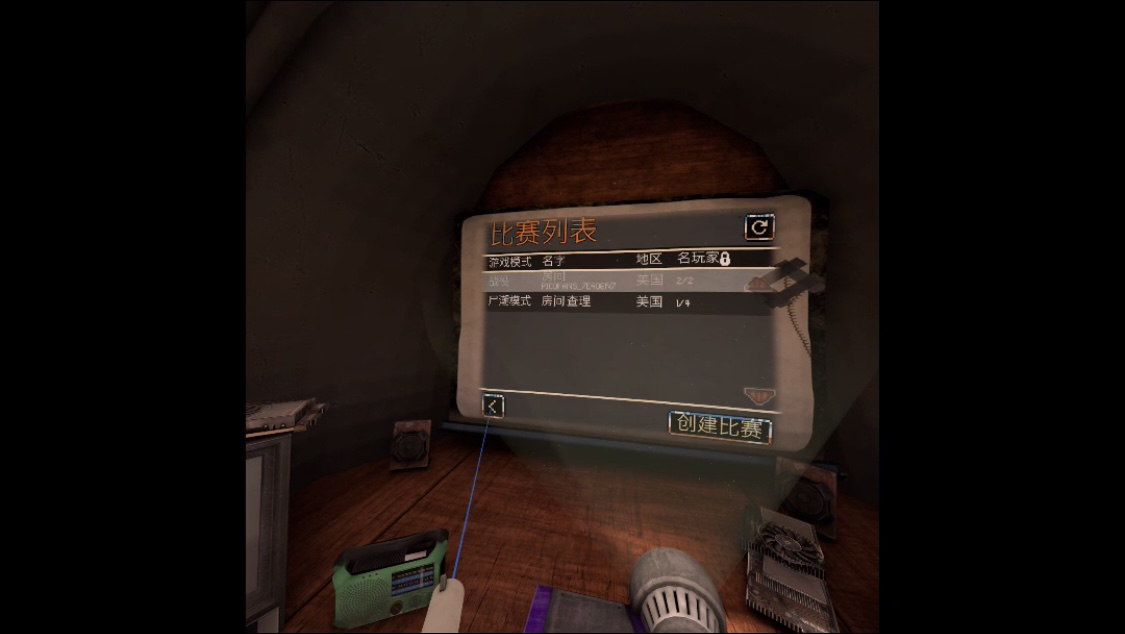The width and height of the screenshot is (1125, 634).
Task: Go back with the left arrow button
Action: click(493, 405)
